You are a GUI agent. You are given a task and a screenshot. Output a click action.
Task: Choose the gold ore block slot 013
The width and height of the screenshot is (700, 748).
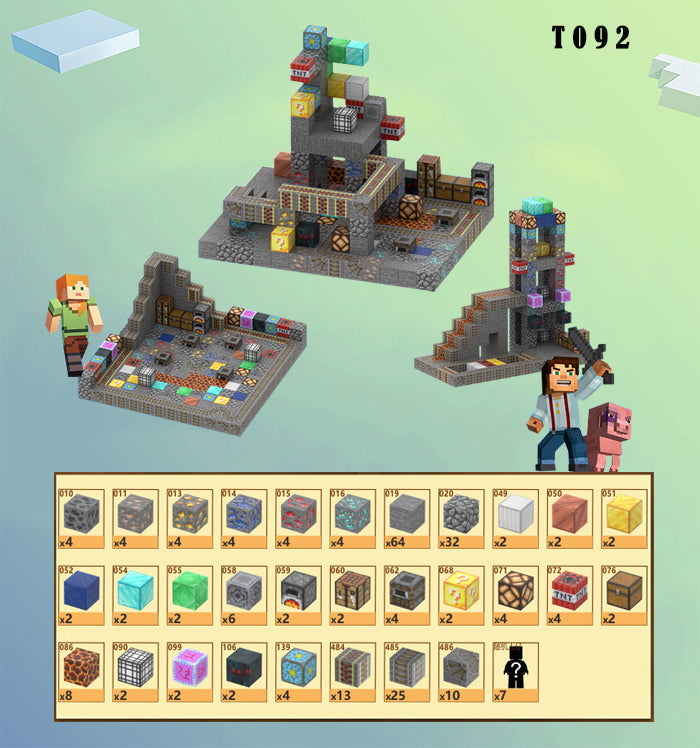188,515
